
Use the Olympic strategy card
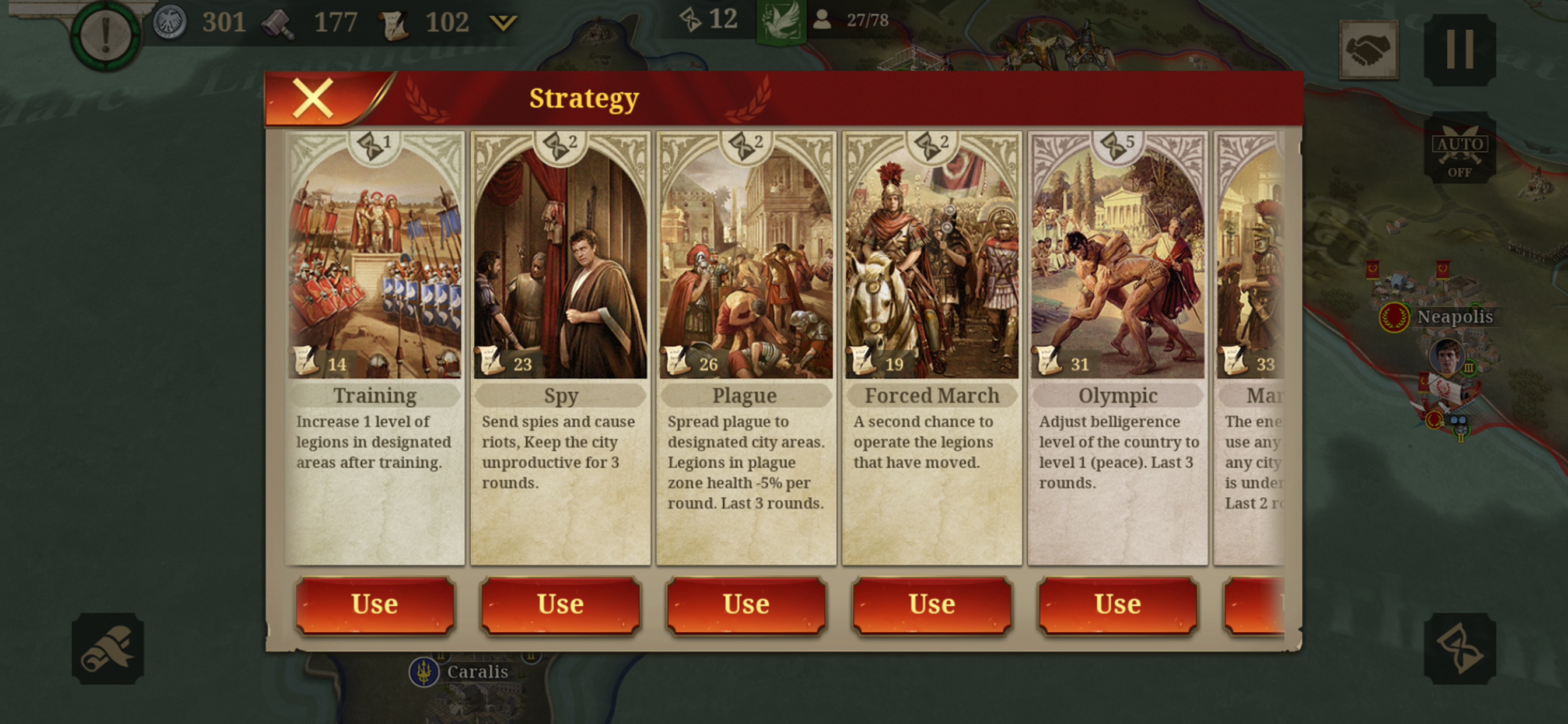[x=1118, y=604]
